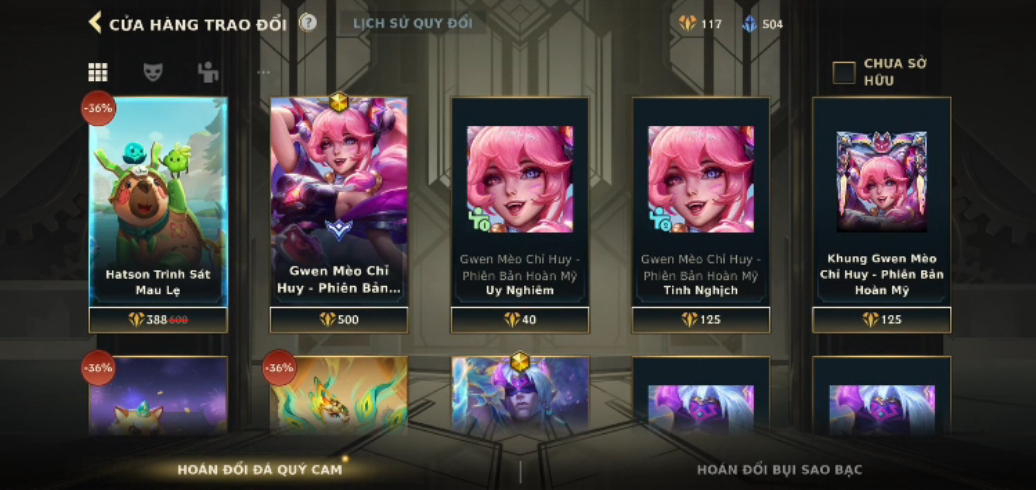Show all items with the grid filter
This screenshot has height=490, width=1036.
click(x=98, y=72)
